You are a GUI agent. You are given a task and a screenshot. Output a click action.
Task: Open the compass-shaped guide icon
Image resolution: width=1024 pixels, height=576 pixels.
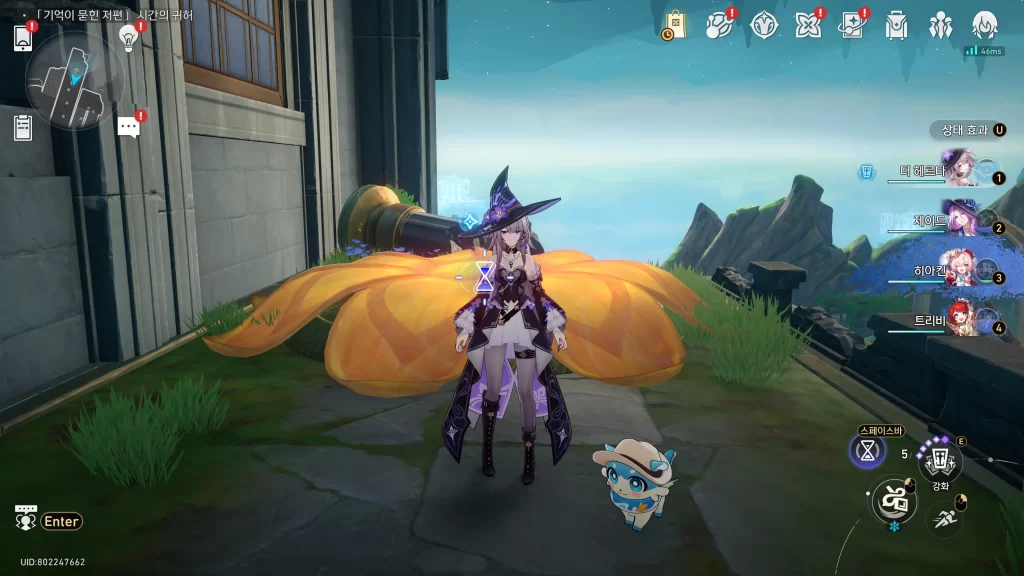click(764, 25)
